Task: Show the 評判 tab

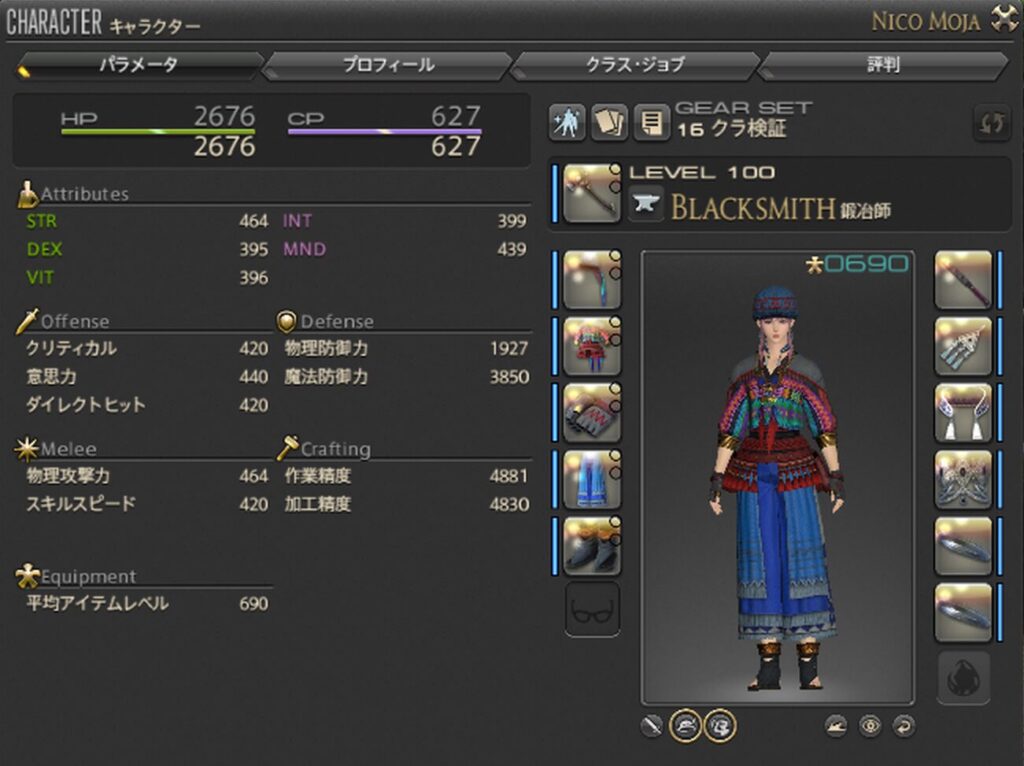Action: 882,66
